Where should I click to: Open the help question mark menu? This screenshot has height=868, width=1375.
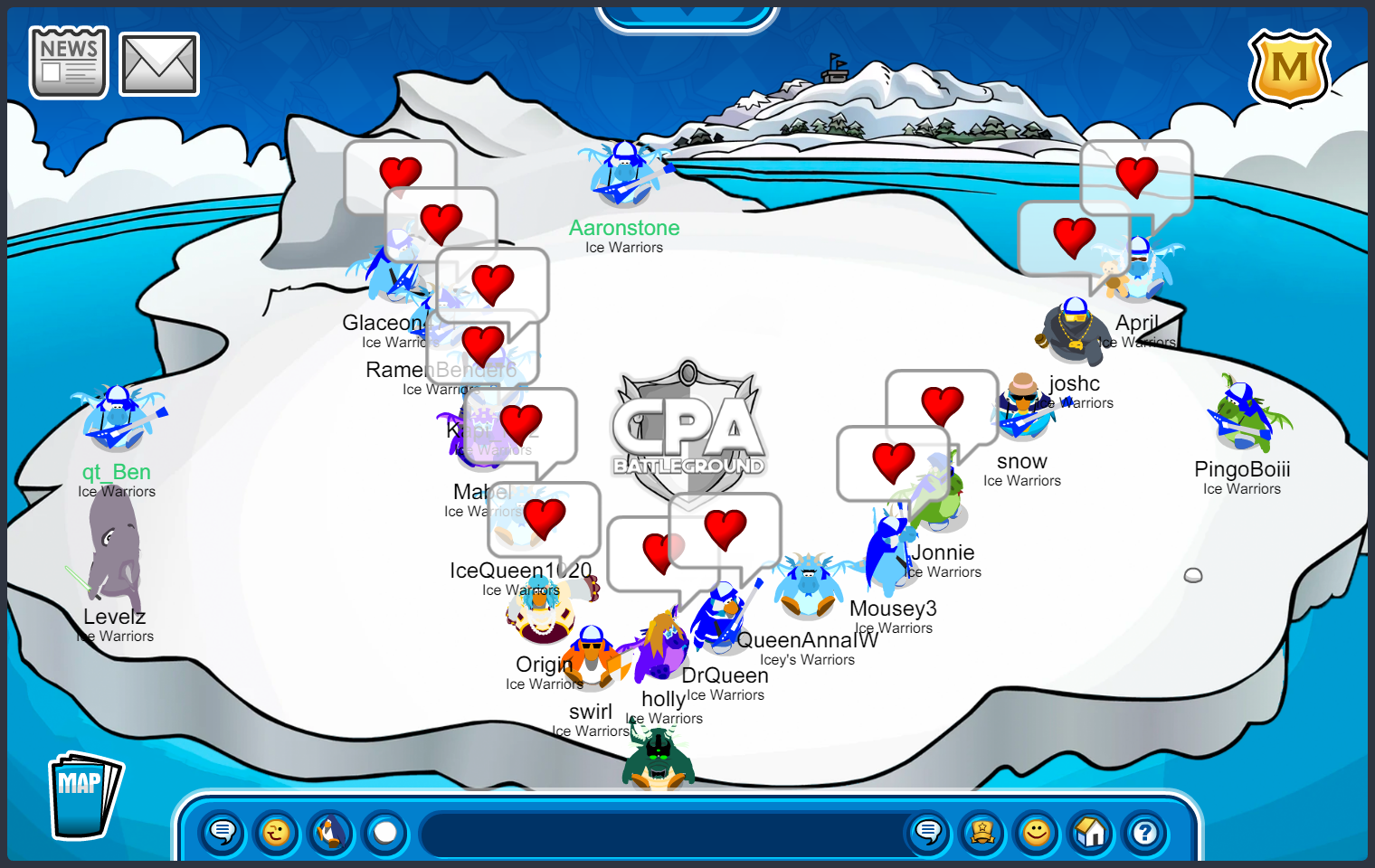(x=1145, y=832)
